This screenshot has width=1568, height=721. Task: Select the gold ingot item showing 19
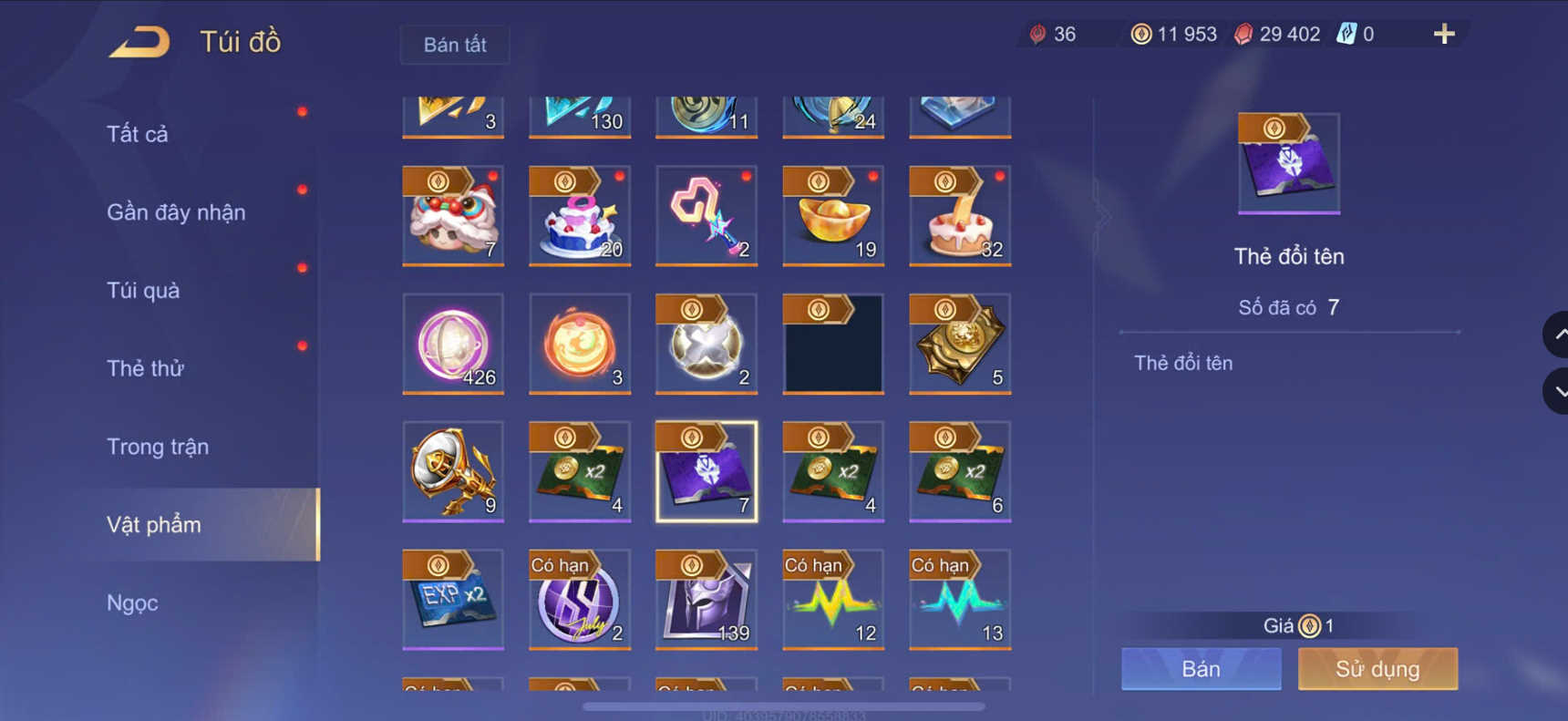click(832, 217)
